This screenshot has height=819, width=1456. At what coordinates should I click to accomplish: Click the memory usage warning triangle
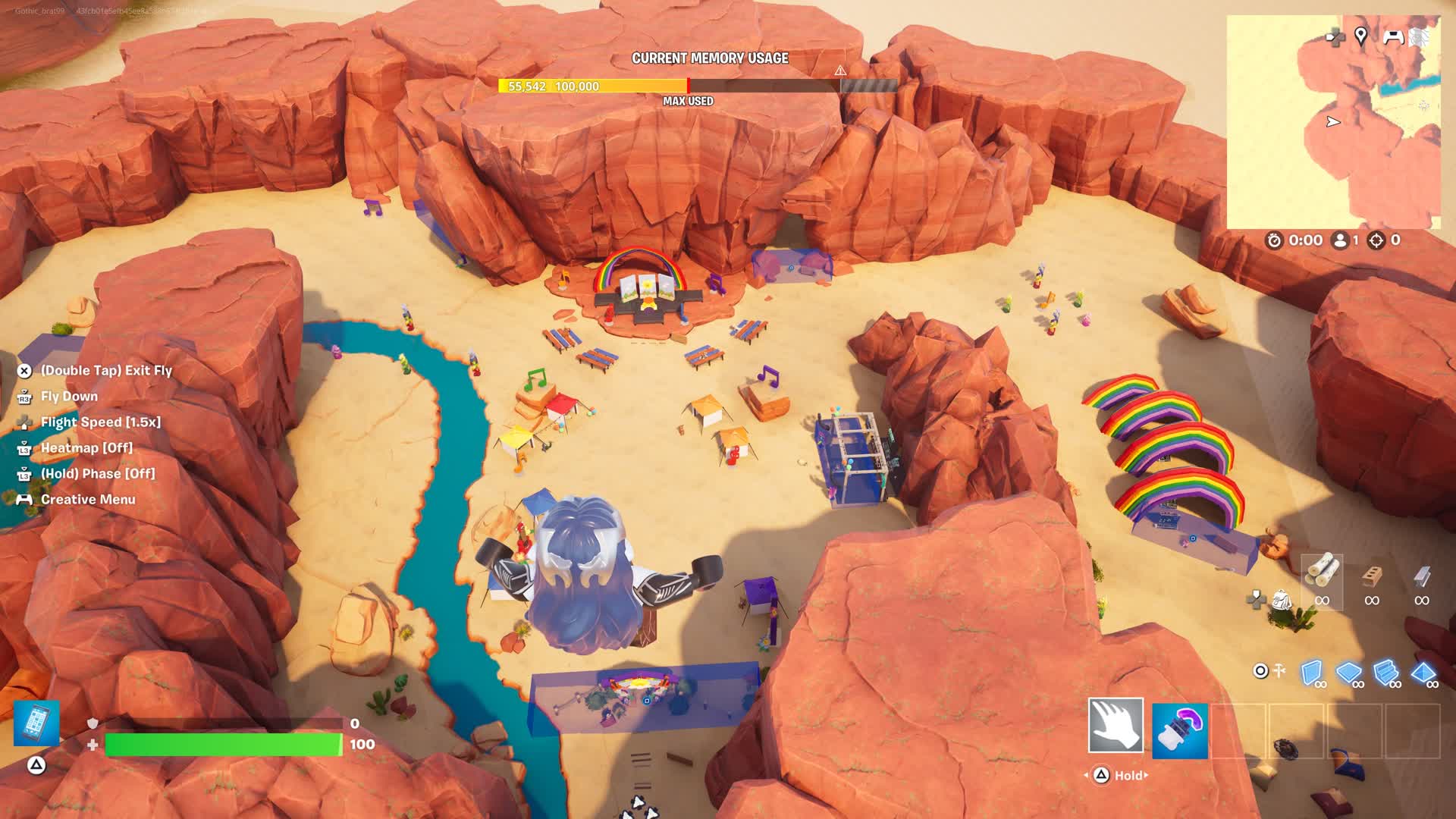point(840,71)
